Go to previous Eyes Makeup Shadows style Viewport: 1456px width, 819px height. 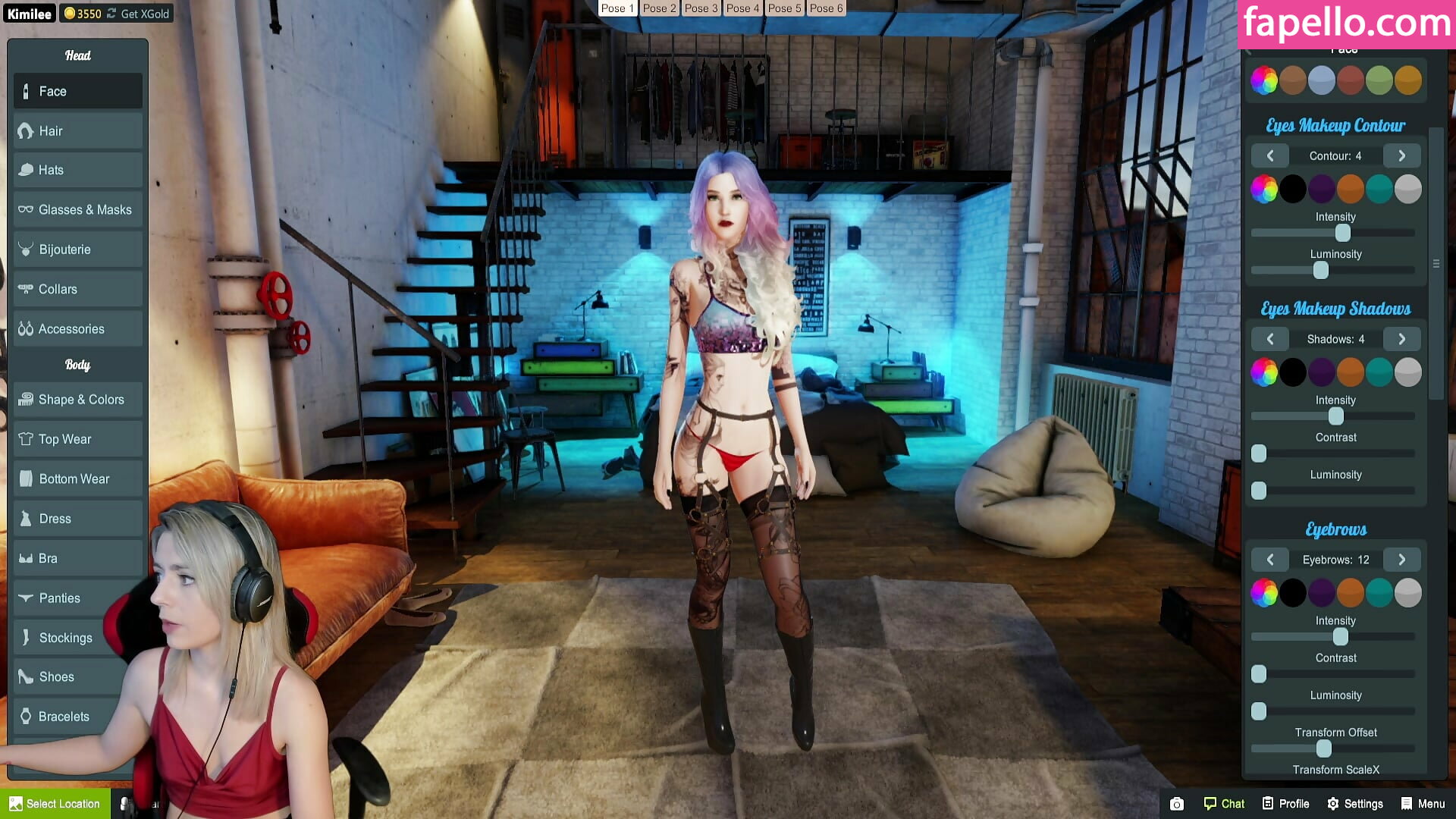coord(1270,339)
